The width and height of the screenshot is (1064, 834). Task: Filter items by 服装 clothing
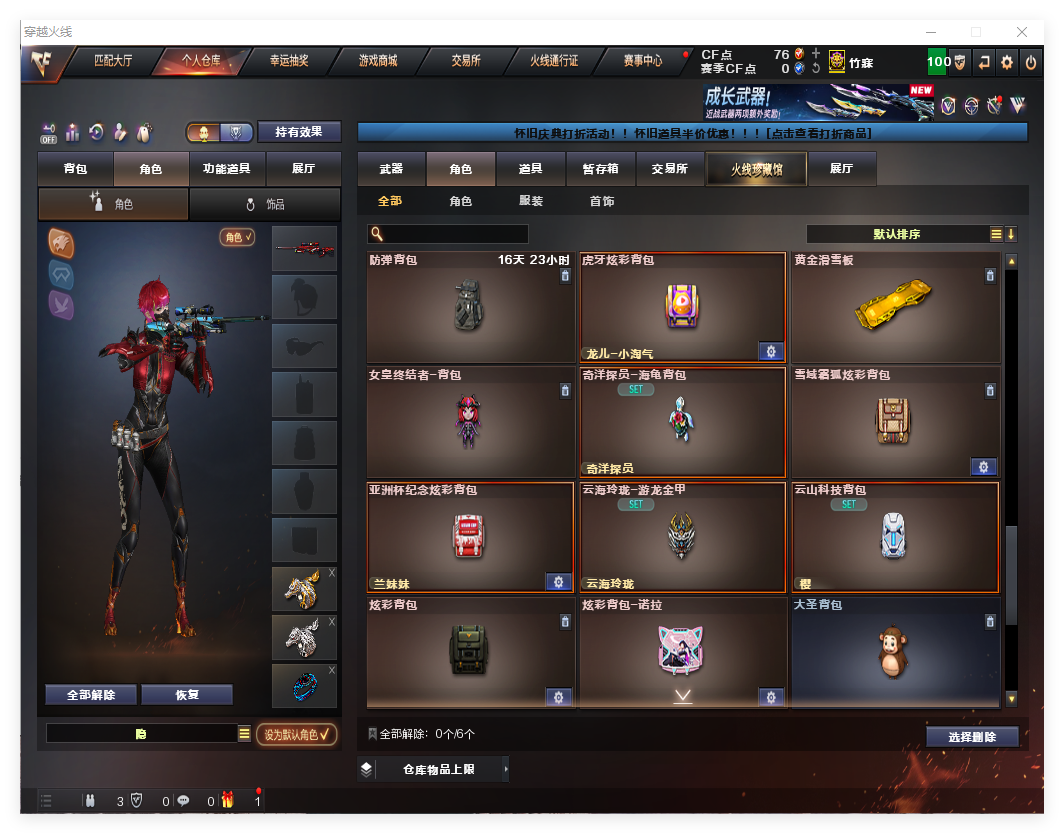click(x=531, y=201)
